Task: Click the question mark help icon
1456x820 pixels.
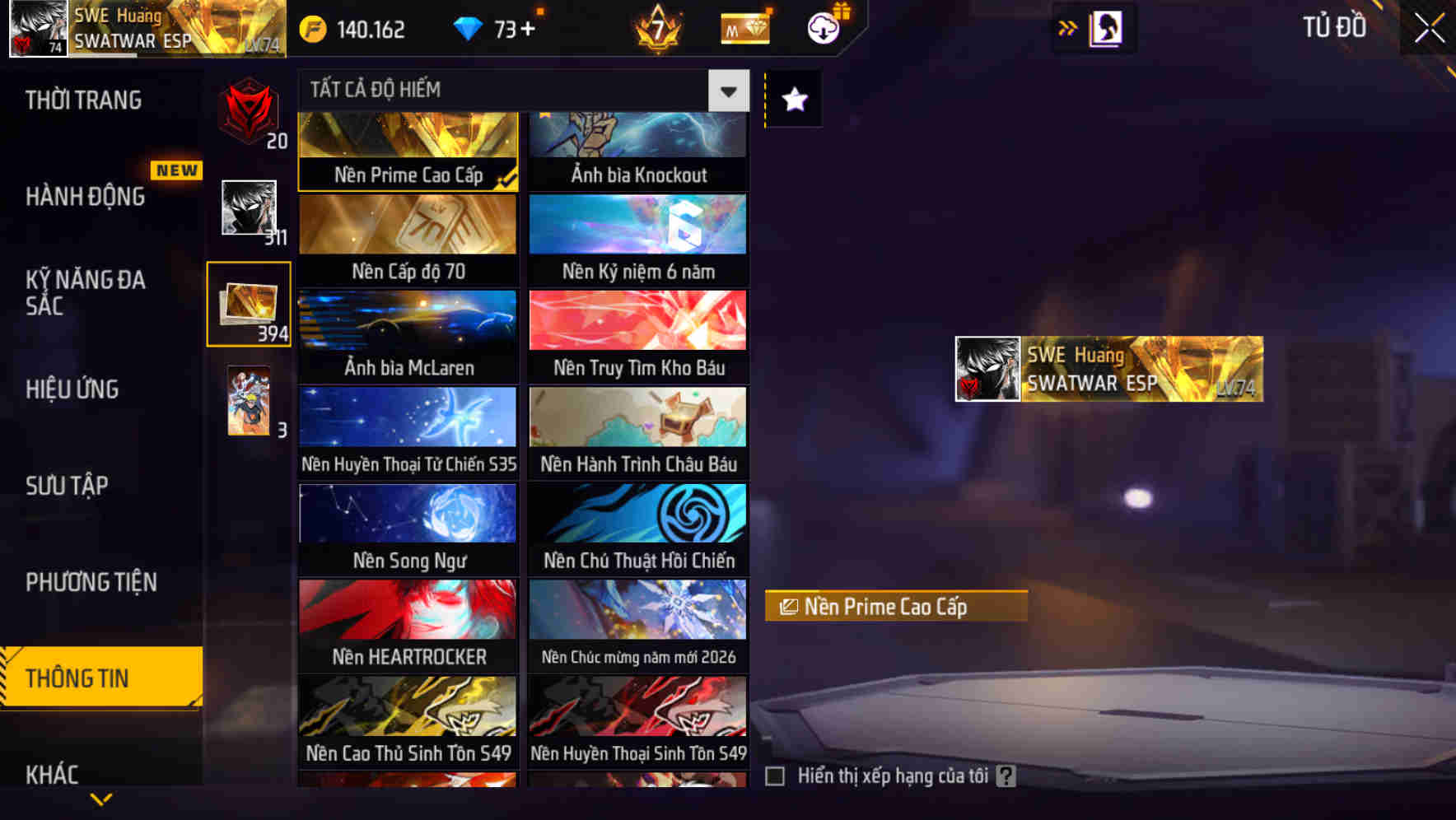Action: click(x=1006, y=775)
